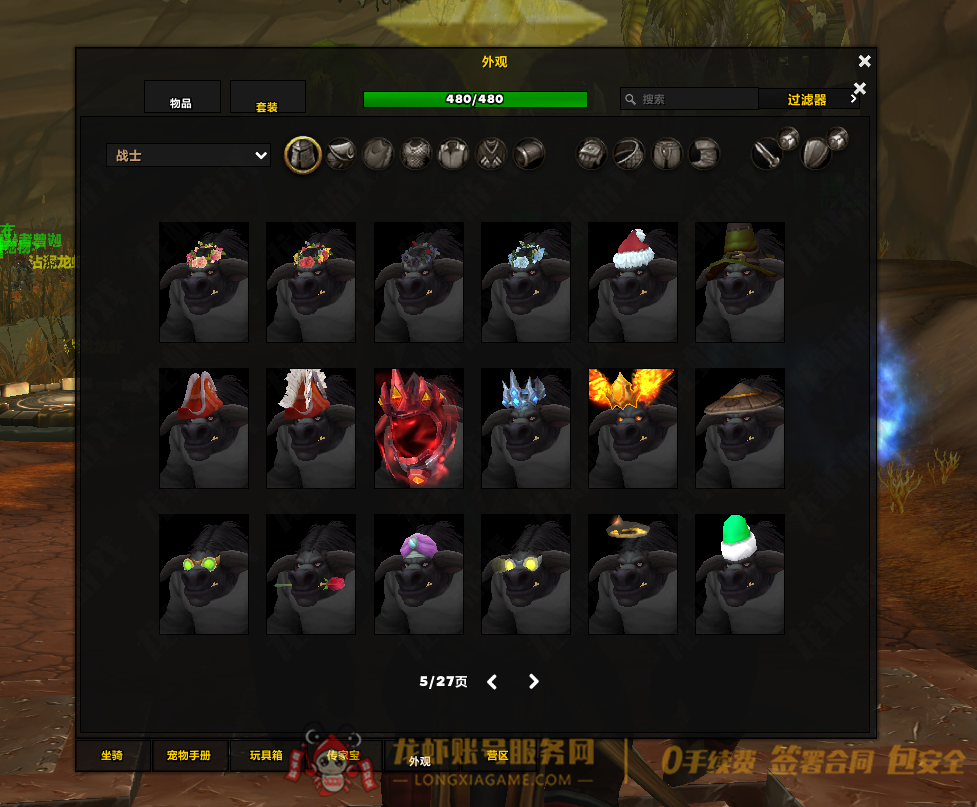Close the 外观 appearance window
The height and width of the screenshot is (807, 977).
(x=865, y=61)
